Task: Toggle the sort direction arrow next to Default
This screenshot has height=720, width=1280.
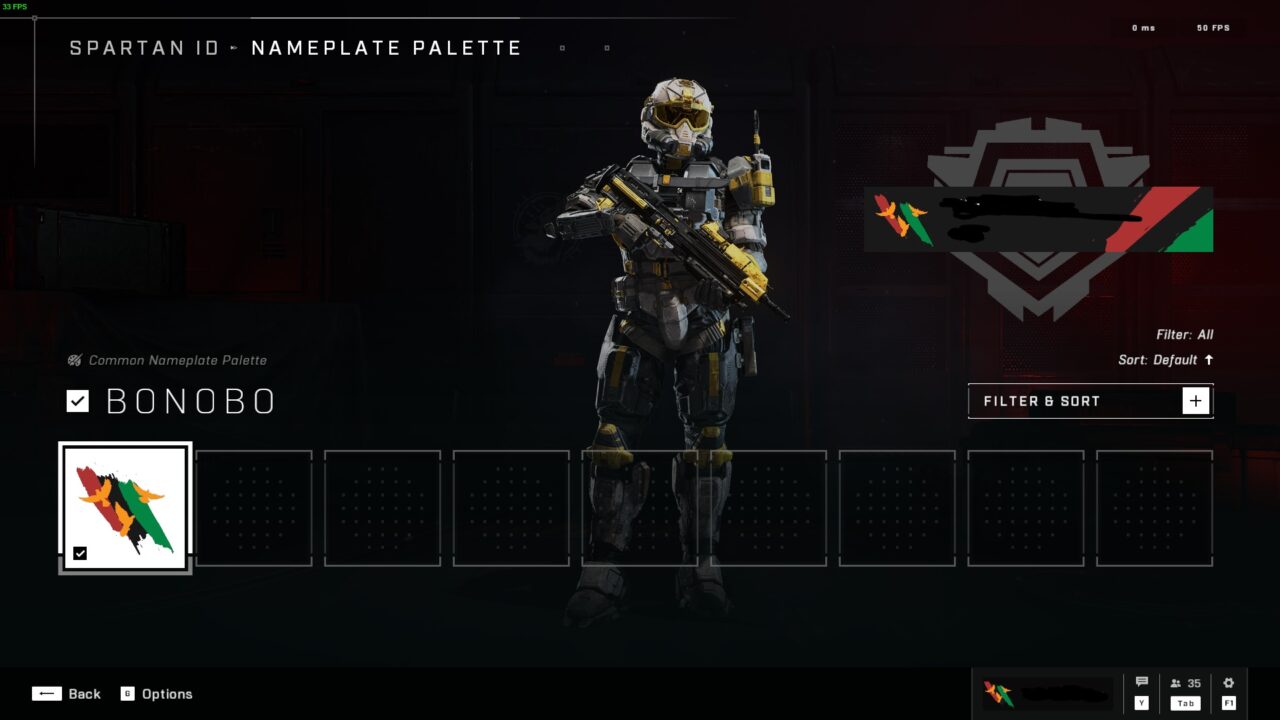Action: [x=1207, y=359]
